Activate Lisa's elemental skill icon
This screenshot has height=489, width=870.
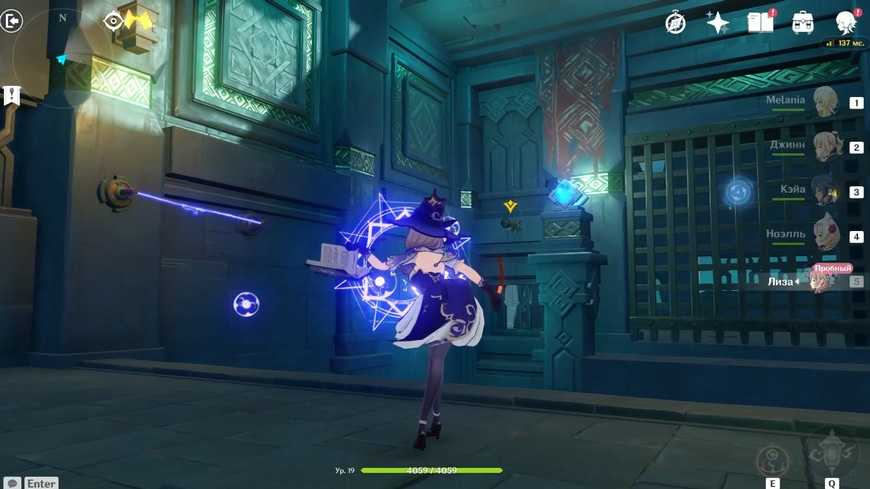point(773,460)
